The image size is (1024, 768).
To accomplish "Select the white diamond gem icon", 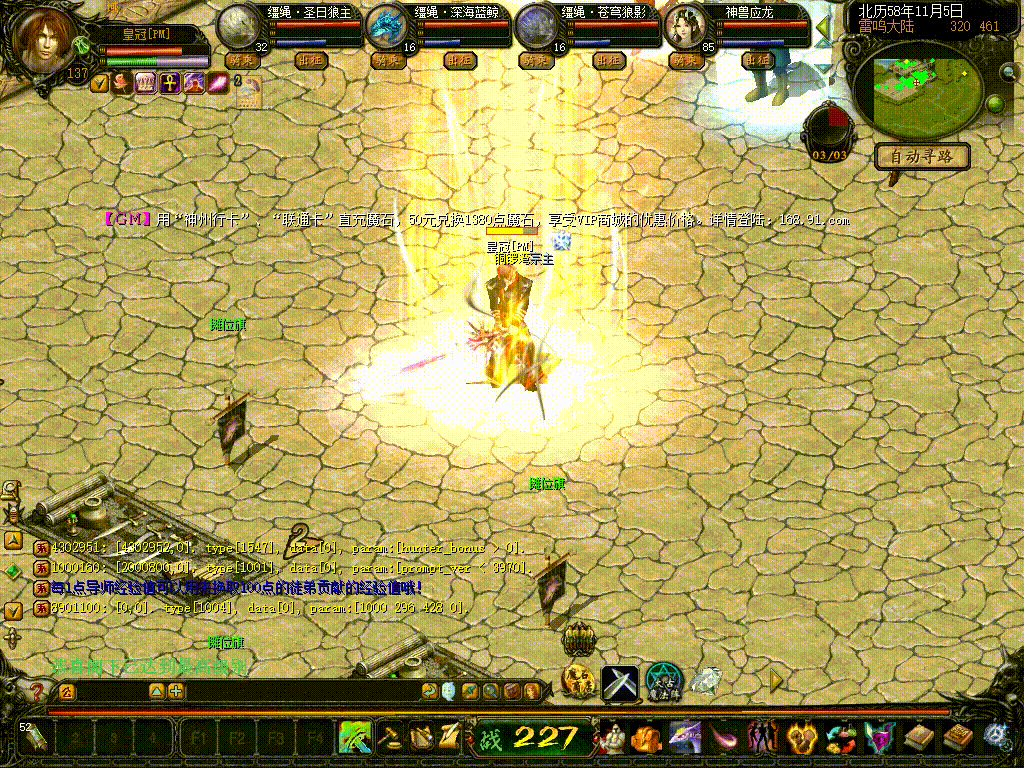I will (707, 682).
